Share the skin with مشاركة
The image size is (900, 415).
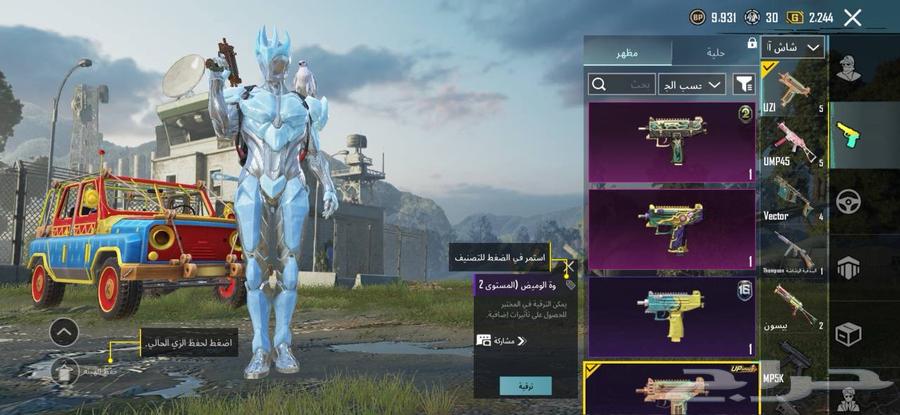pos(502,341)
